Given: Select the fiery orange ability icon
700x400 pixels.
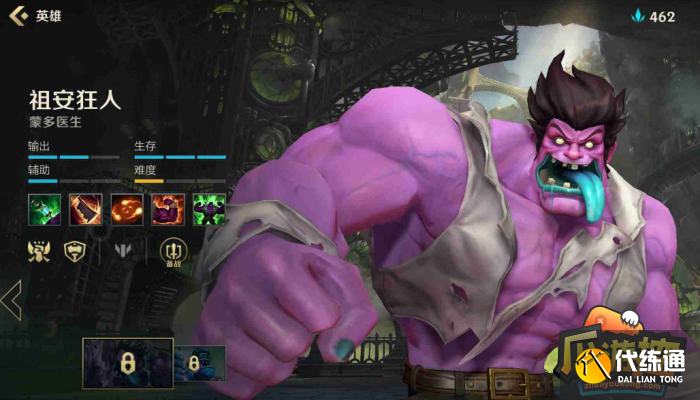Looking at the screenshot, I should click(127, 210).
